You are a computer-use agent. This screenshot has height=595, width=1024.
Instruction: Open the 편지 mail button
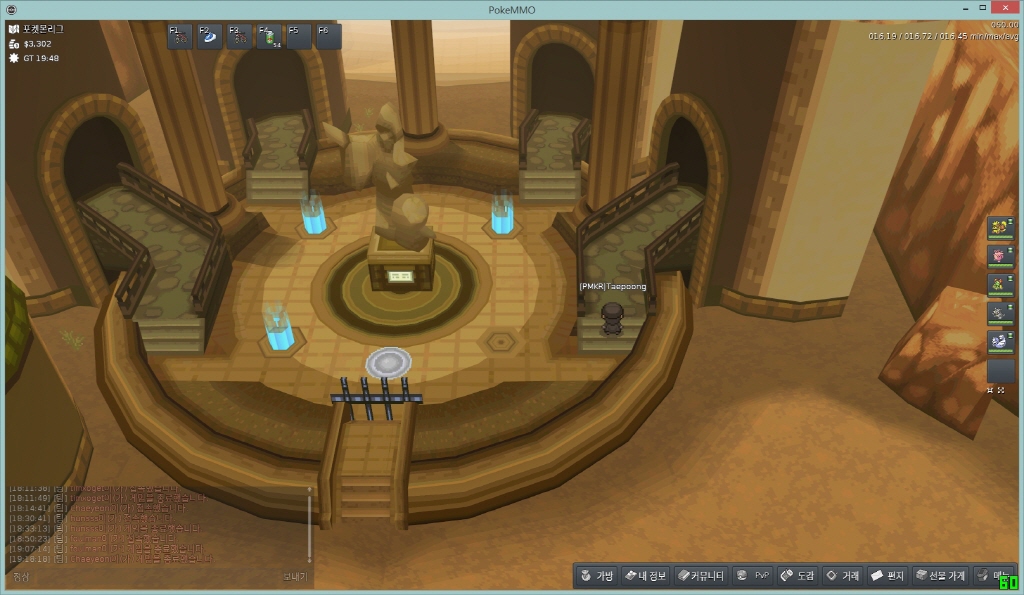click(888, 576)
